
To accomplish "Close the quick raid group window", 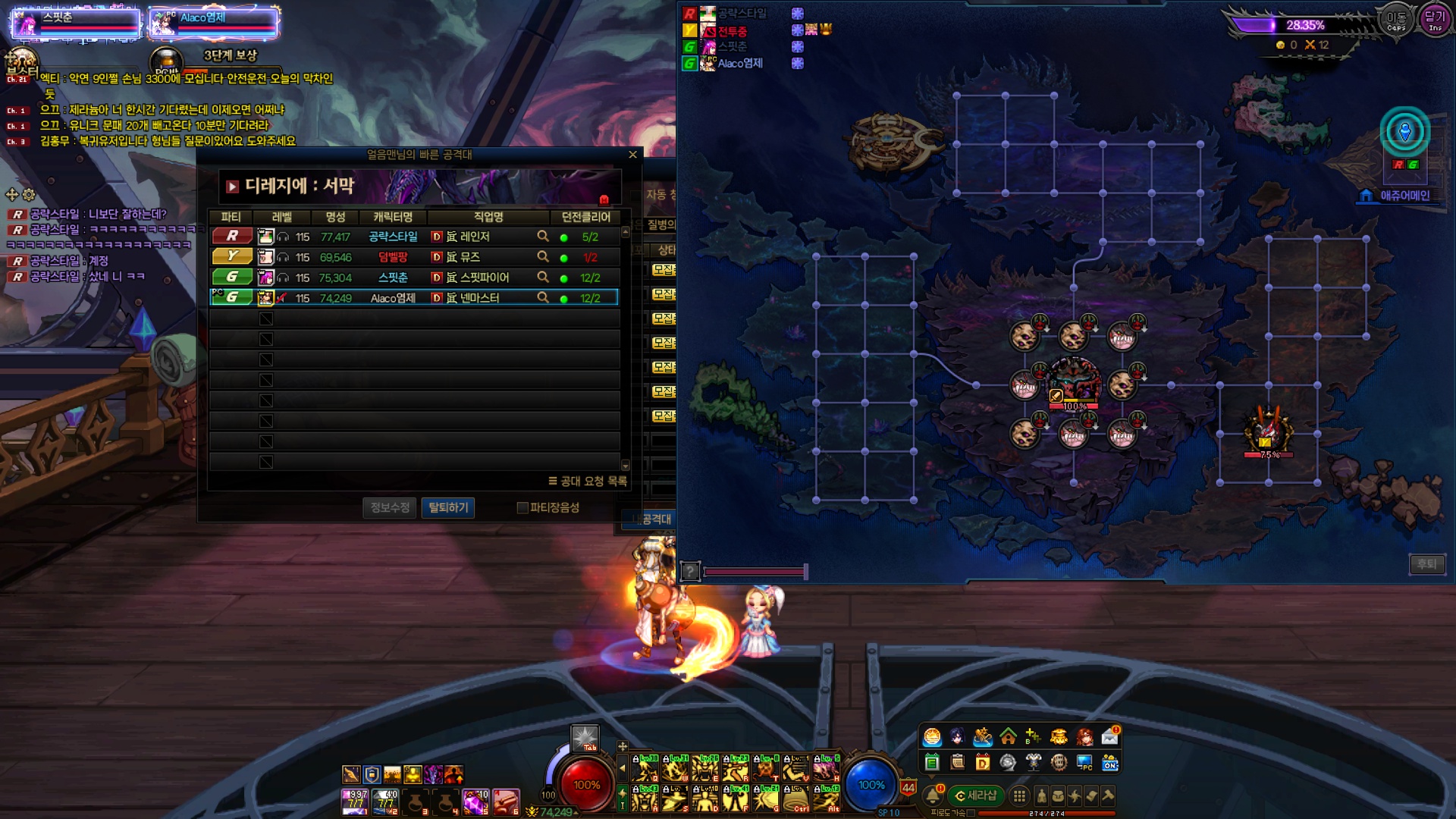I will coord(633,155).
